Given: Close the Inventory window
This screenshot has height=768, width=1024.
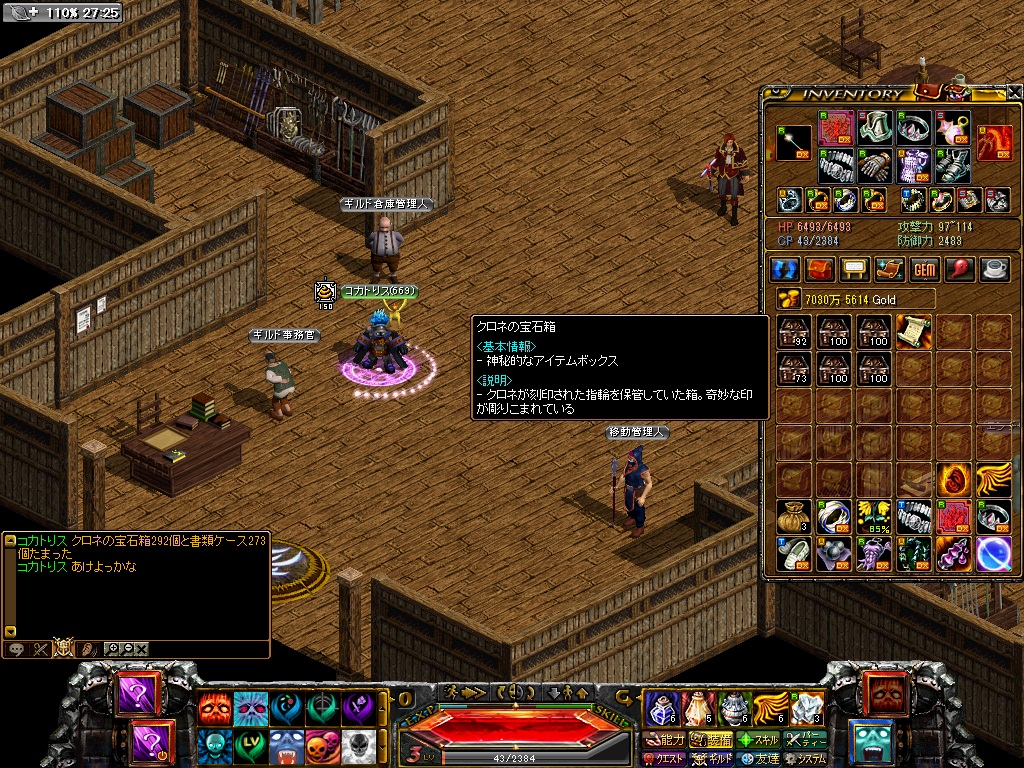Looking at the screenshot, I should (x=1014, y=92).
